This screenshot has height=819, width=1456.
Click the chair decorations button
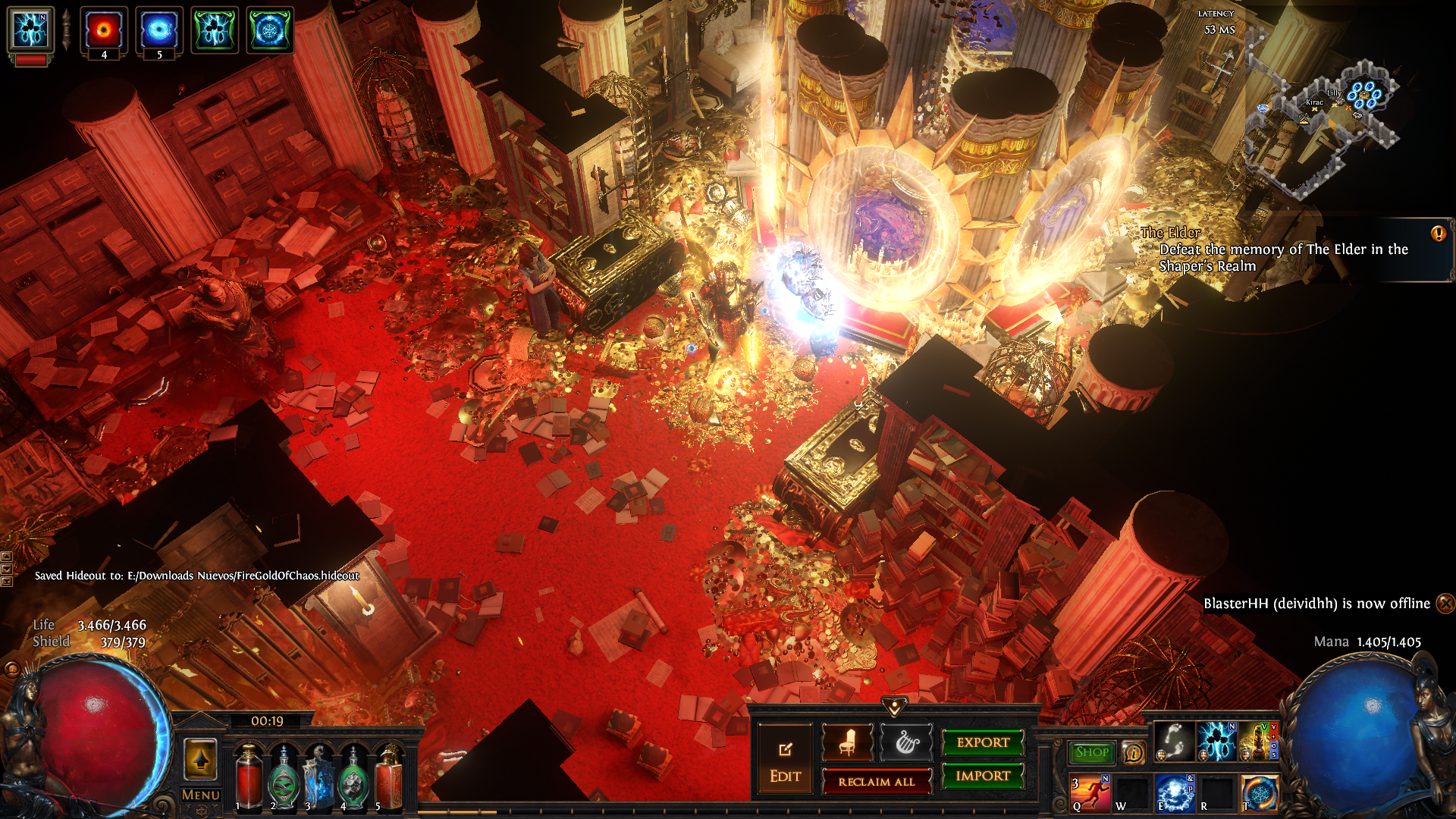coord(847,742)
